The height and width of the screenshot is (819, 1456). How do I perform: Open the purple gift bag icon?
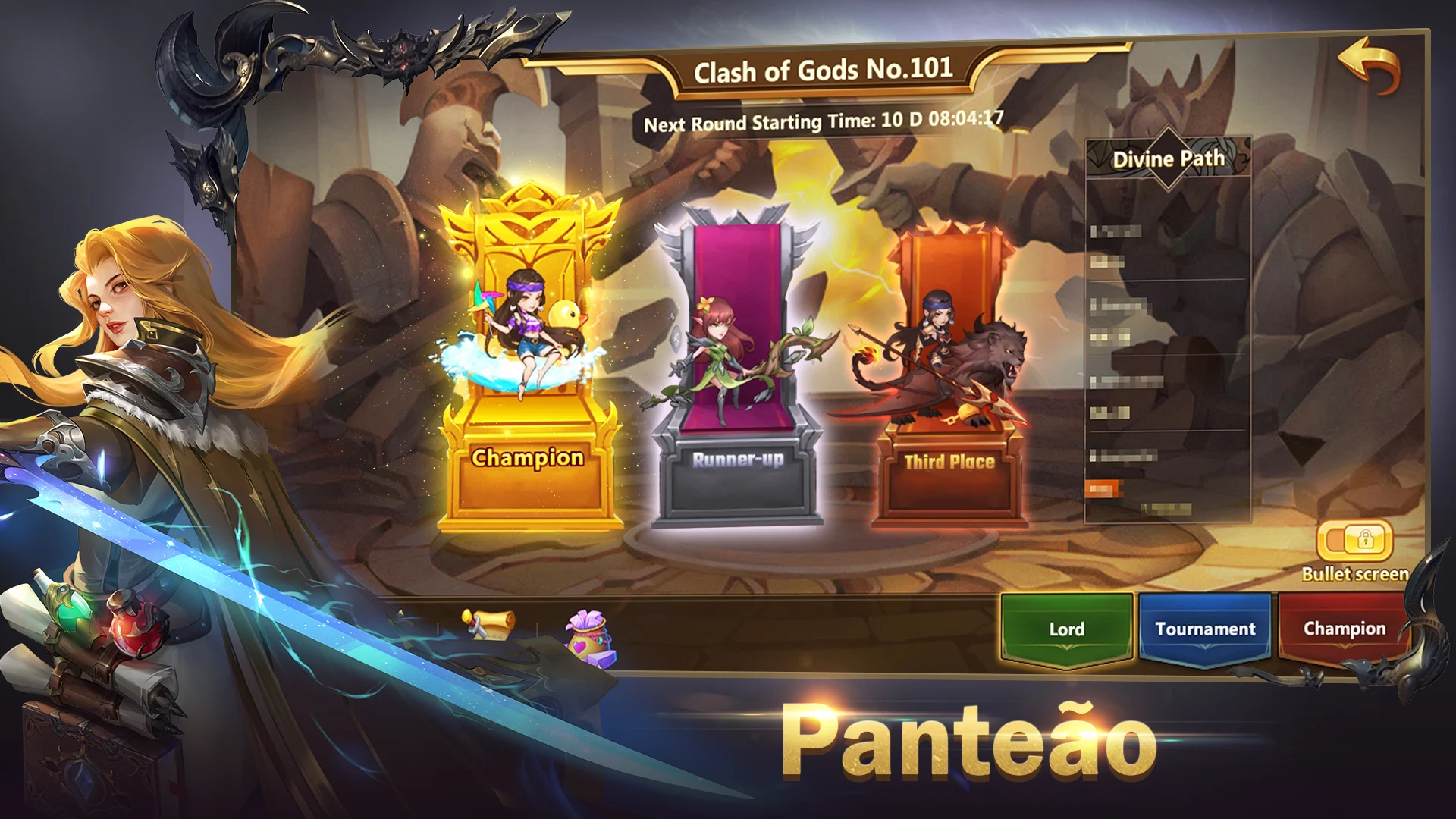(591, 638)
